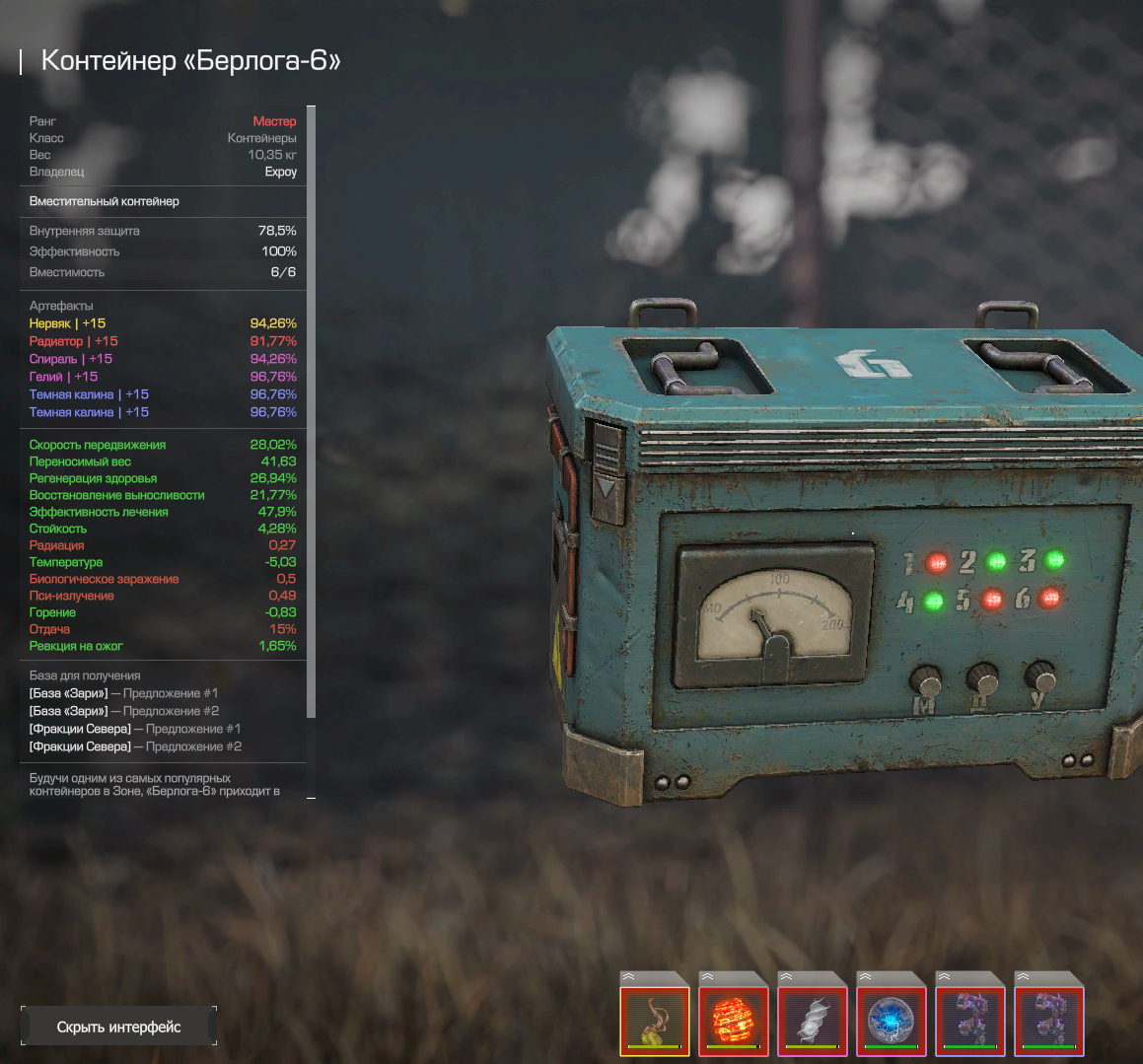Open Фракции Севера Предложение #1
Screen dimensions: 1143x1064
[135, 729]
